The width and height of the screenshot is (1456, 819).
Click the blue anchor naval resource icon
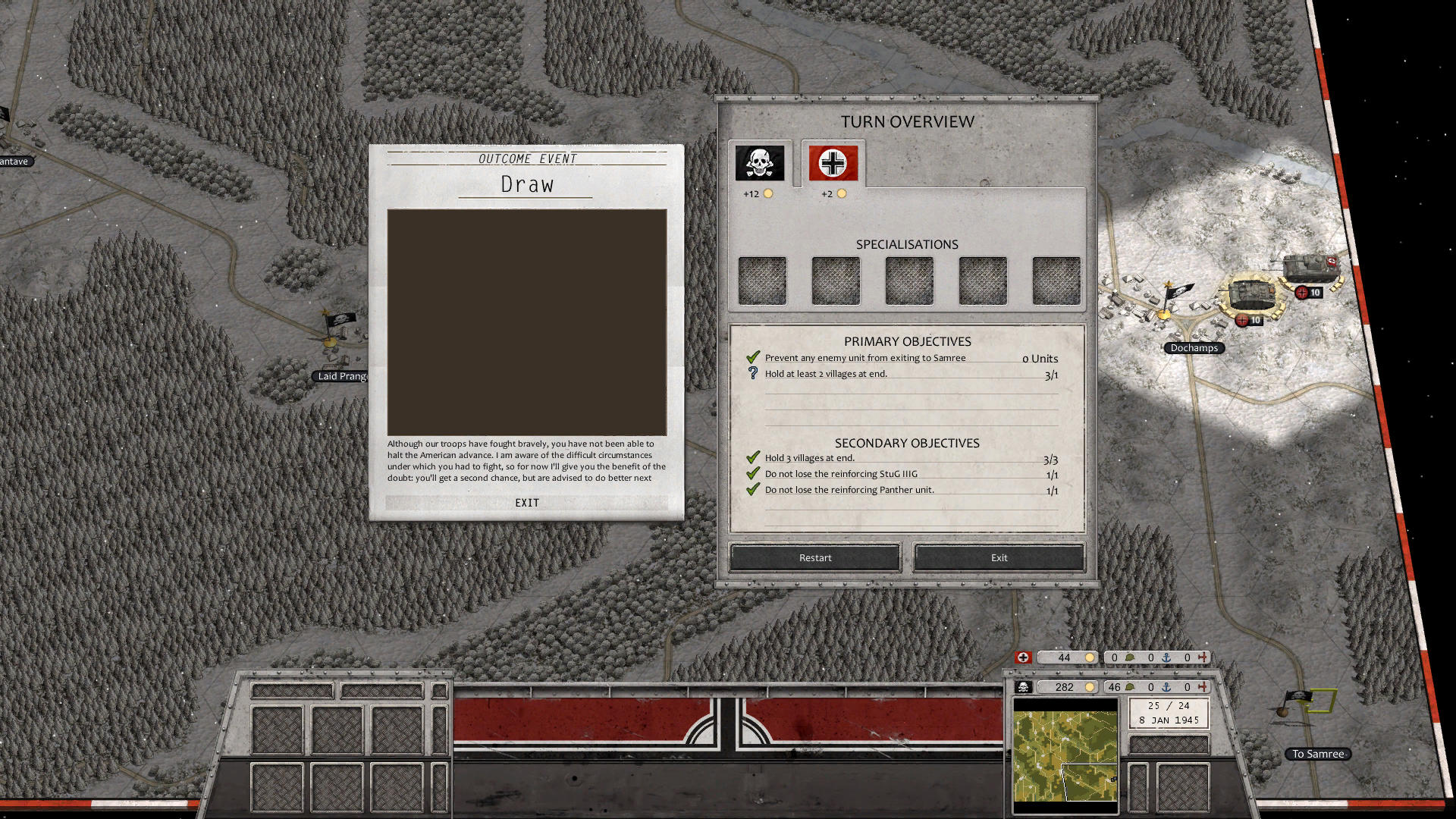1166,657
